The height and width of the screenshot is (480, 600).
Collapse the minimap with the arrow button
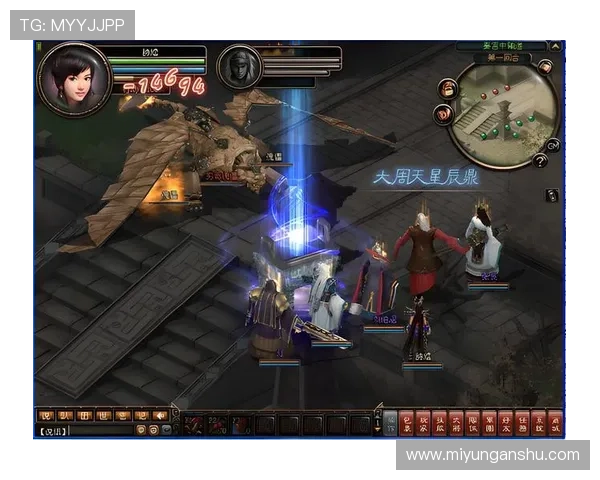556,46
